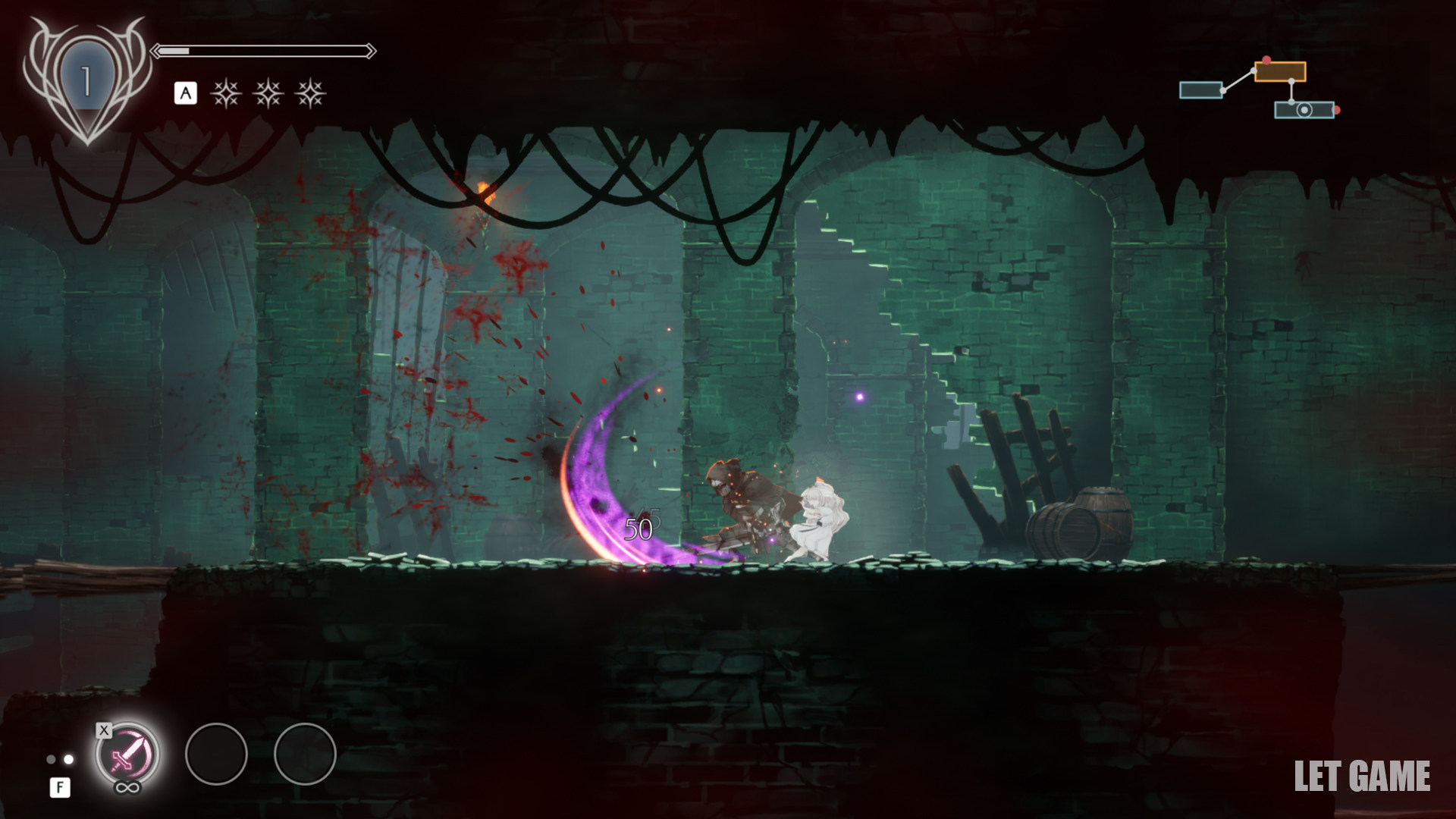Select the minimap room with the circle marker
The height and width of the screenshot is (819, 1456).
[x=1304, y=110]
